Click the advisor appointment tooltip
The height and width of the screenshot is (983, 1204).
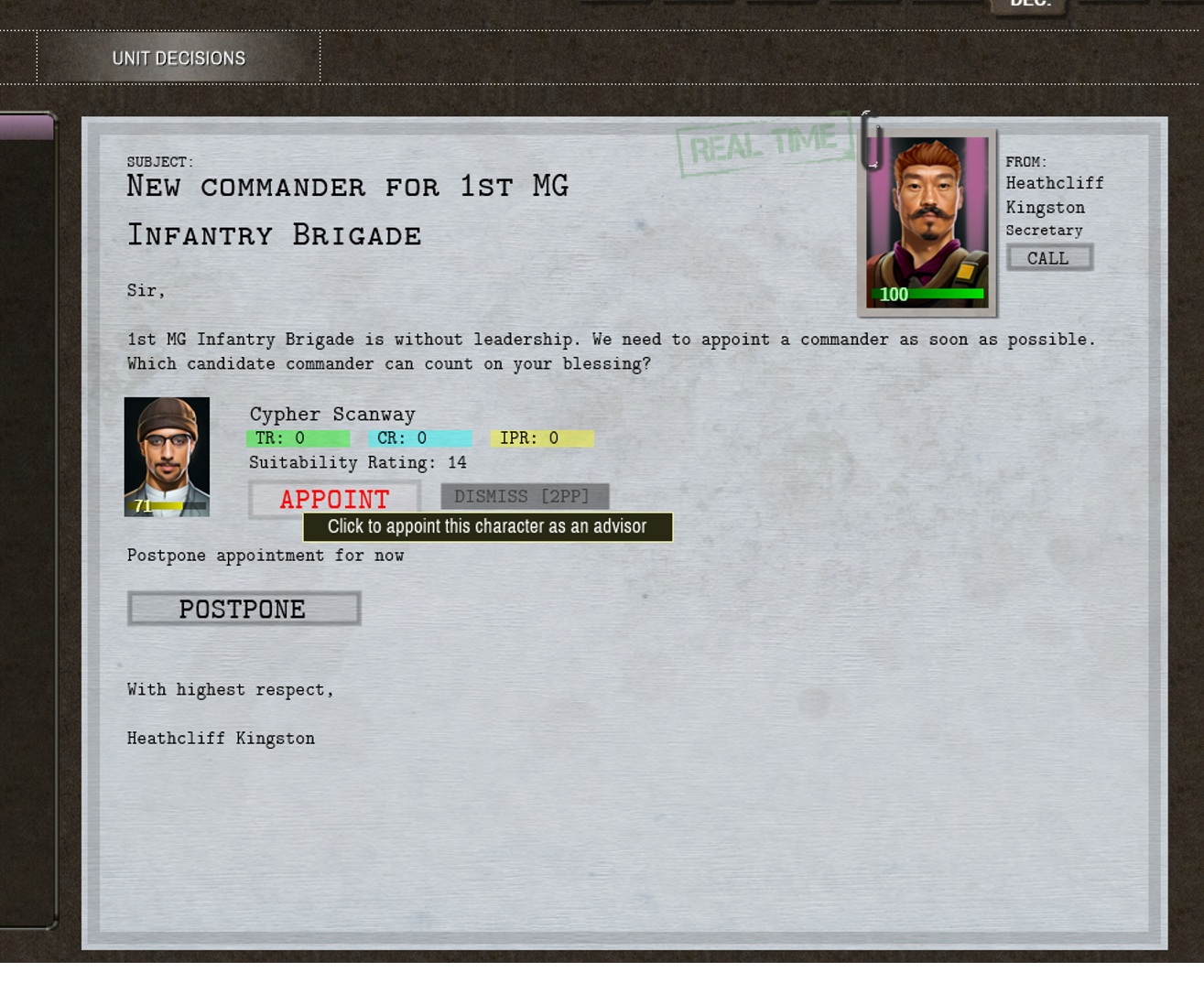click(488, 526)
